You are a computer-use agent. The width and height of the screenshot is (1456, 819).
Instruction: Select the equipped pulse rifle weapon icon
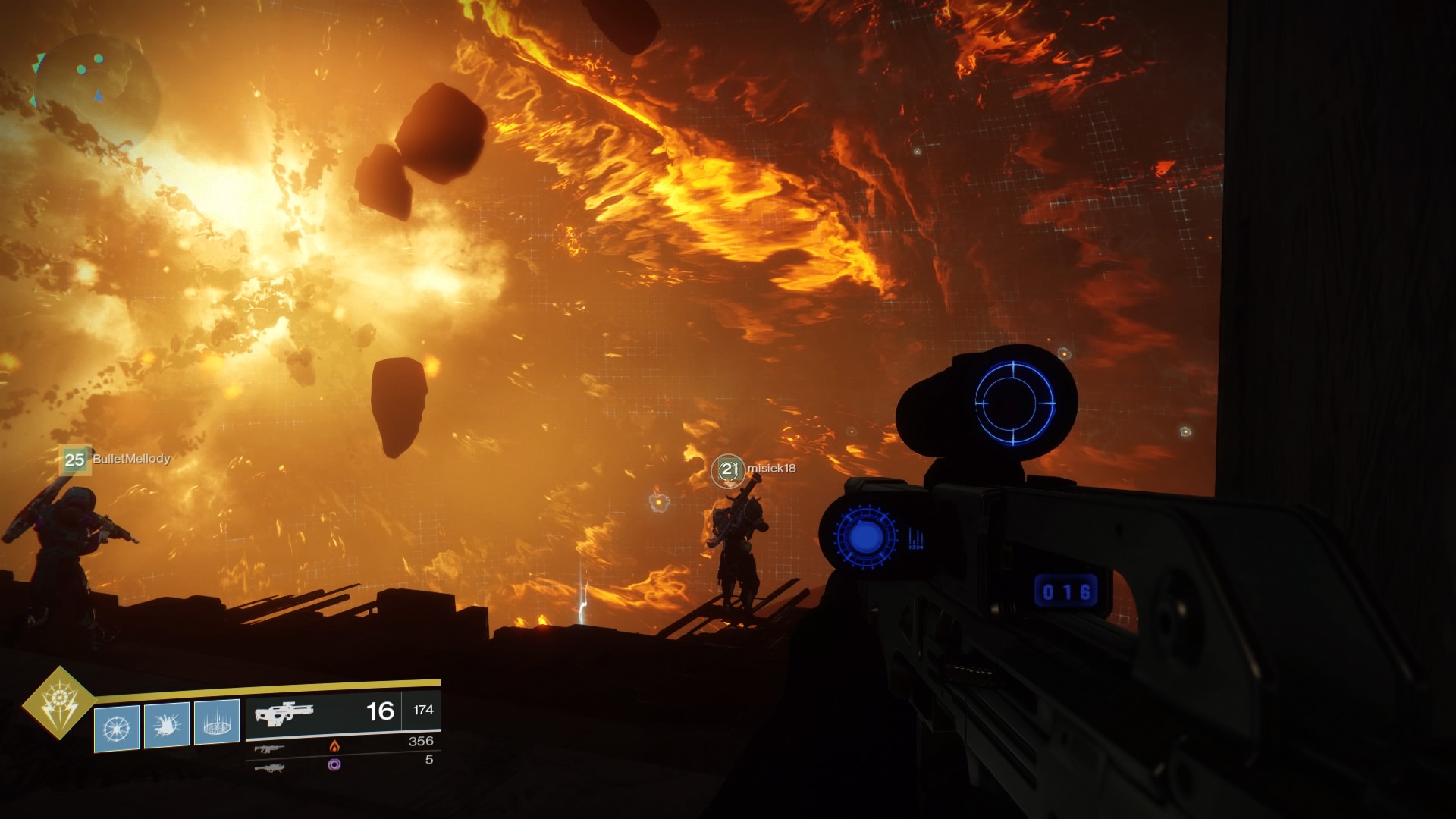pyautogui.click(x=284, y=714)
